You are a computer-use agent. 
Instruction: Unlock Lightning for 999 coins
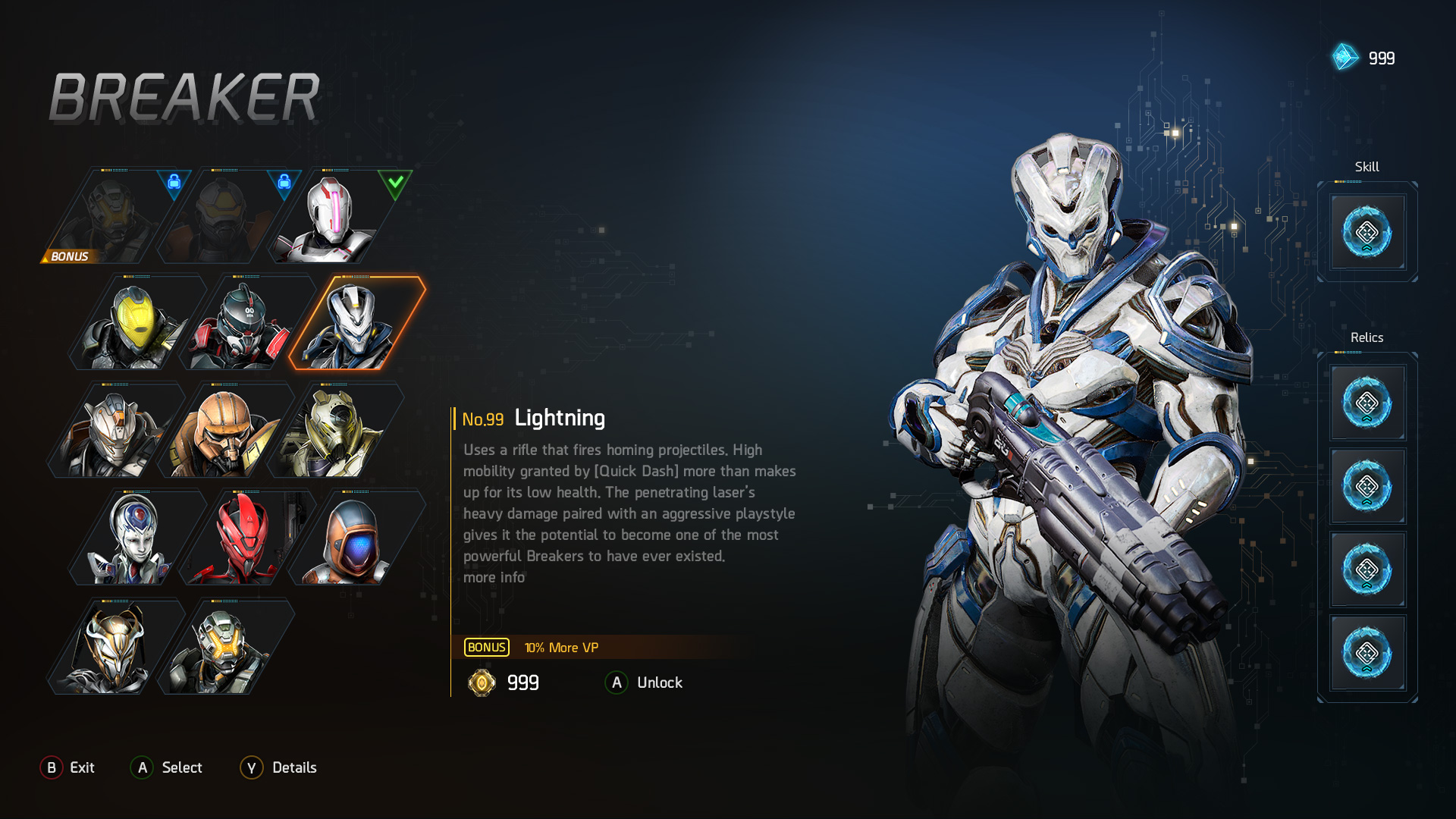point(644,682)
